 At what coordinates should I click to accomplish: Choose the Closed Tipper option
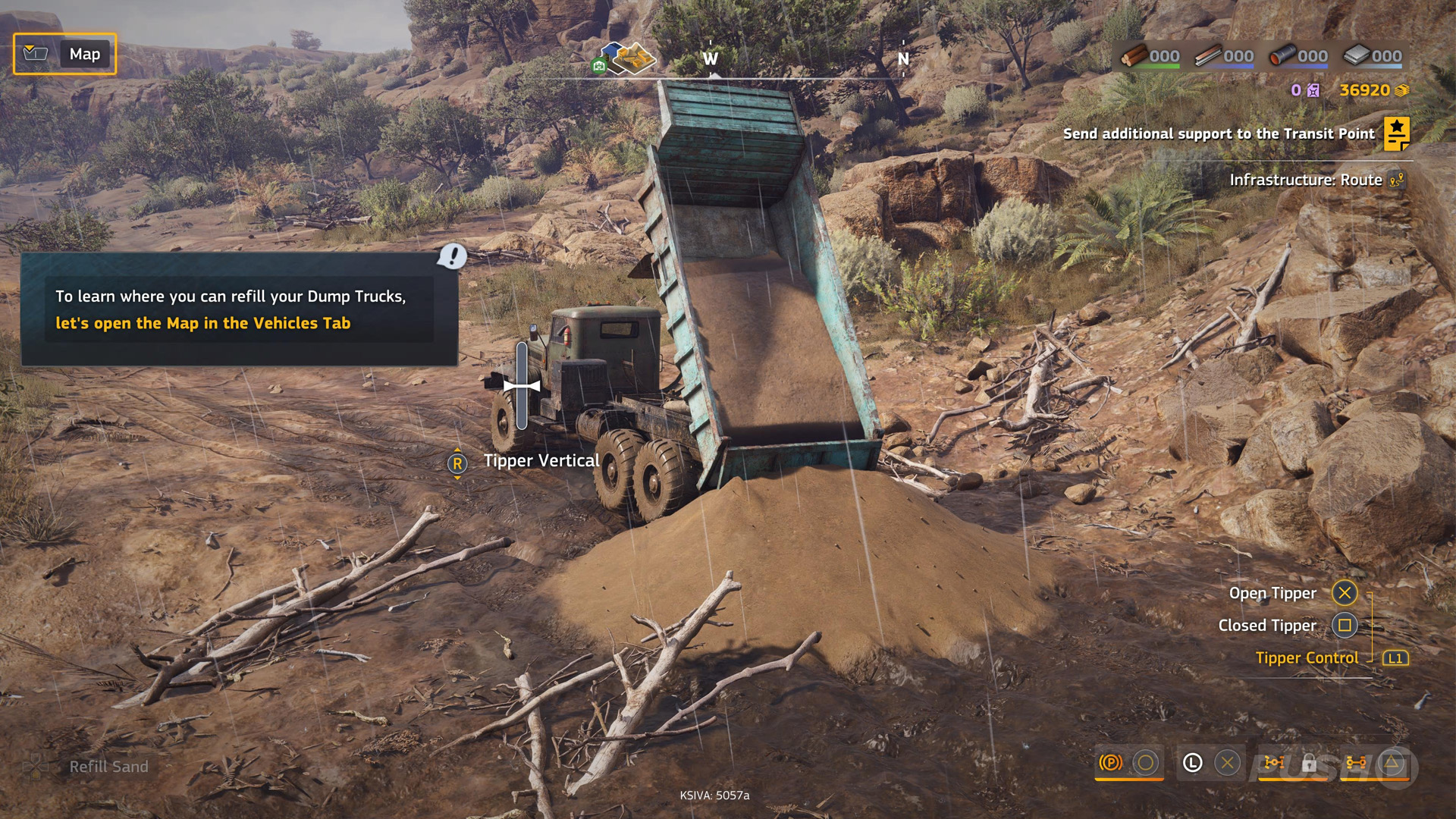1345,626
